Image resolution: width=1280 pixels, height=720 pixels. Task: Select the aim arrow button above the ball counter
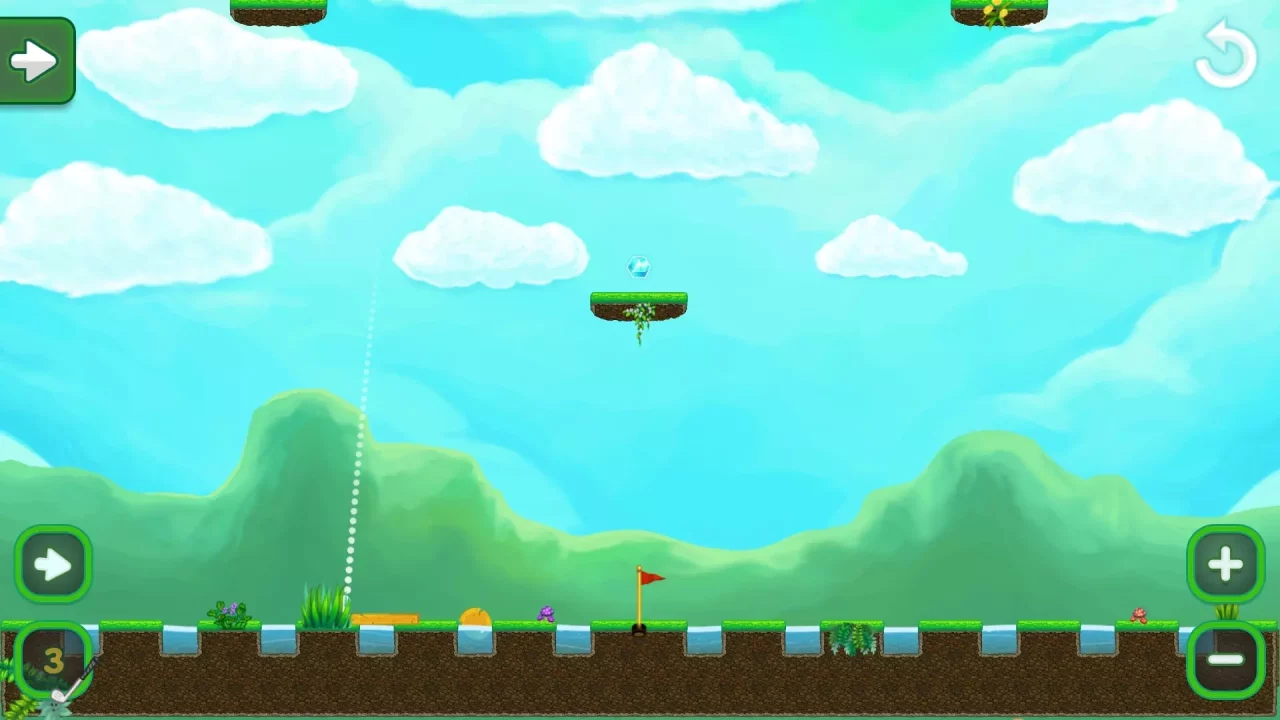point(54,565)
